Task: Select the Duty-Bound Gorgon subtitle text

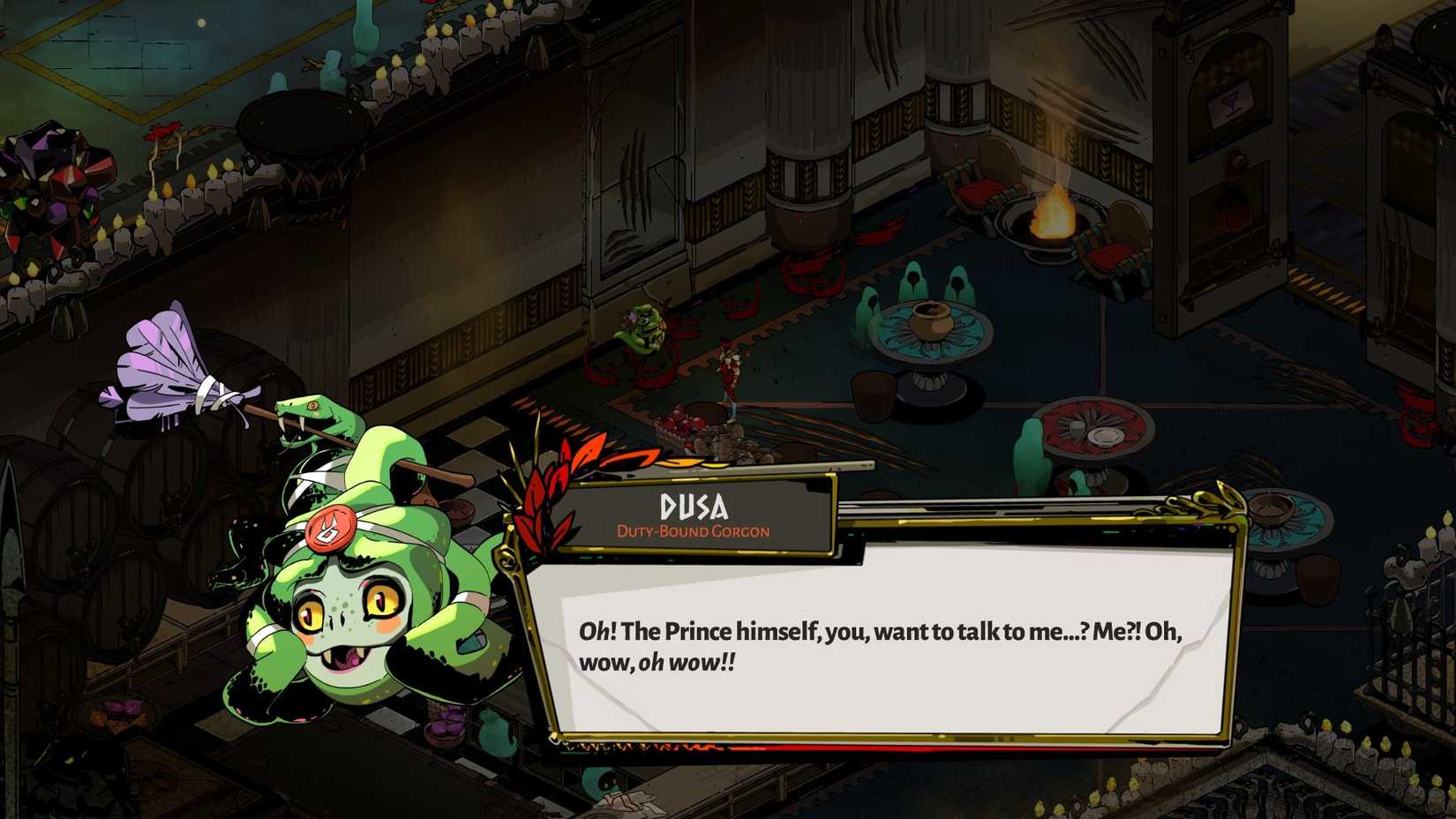Action: click(x=693, y=530)
